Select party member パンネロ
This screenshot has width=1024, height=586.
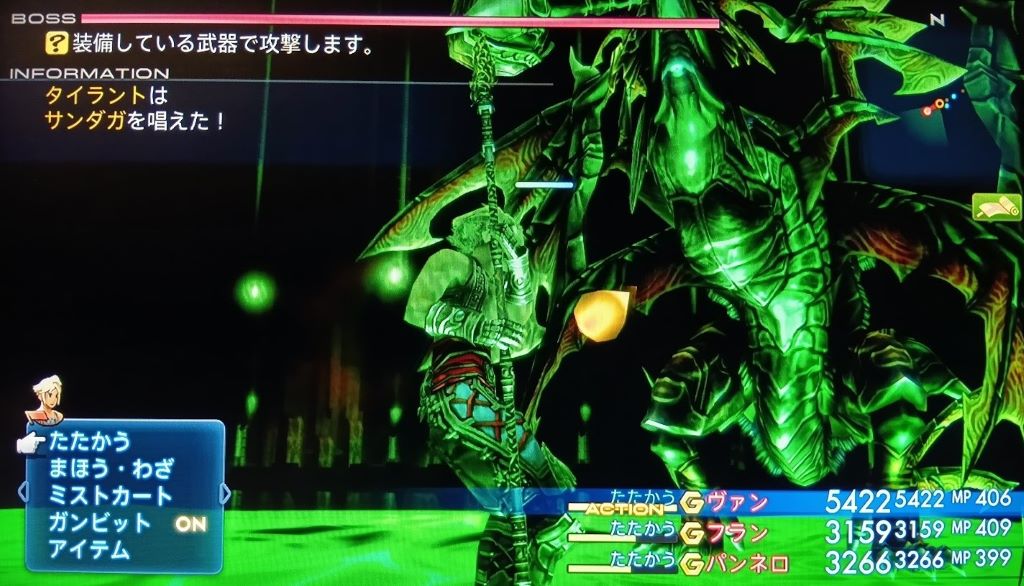(x=747, y=560)
